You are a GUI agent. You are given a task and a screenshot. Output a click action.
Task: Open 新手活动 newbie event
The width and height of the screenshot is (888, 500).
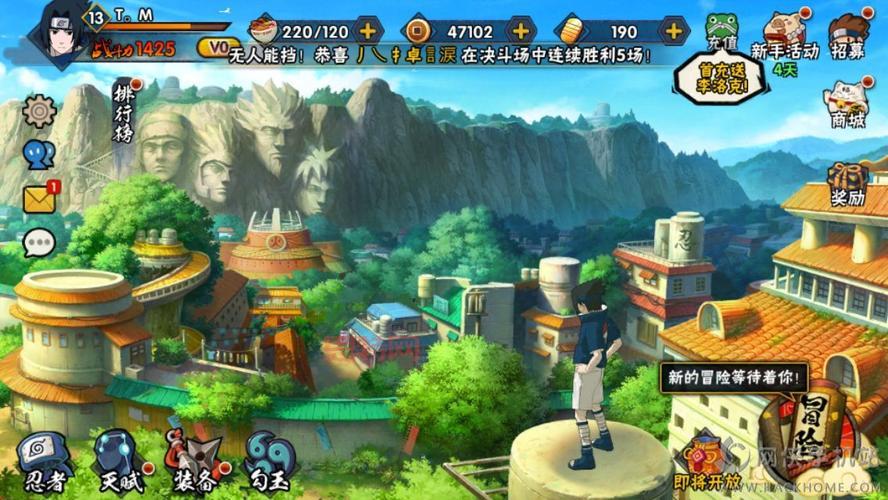point(783,36)
